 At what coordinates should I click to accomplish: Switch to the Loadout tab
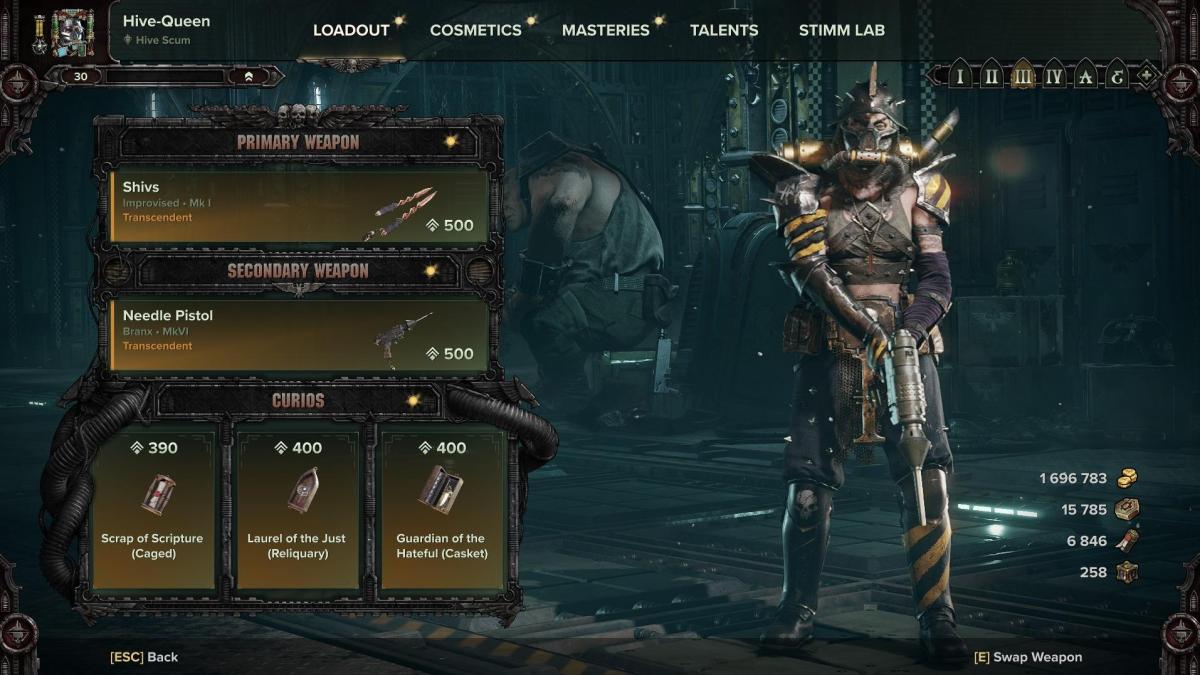click(351, 30)
